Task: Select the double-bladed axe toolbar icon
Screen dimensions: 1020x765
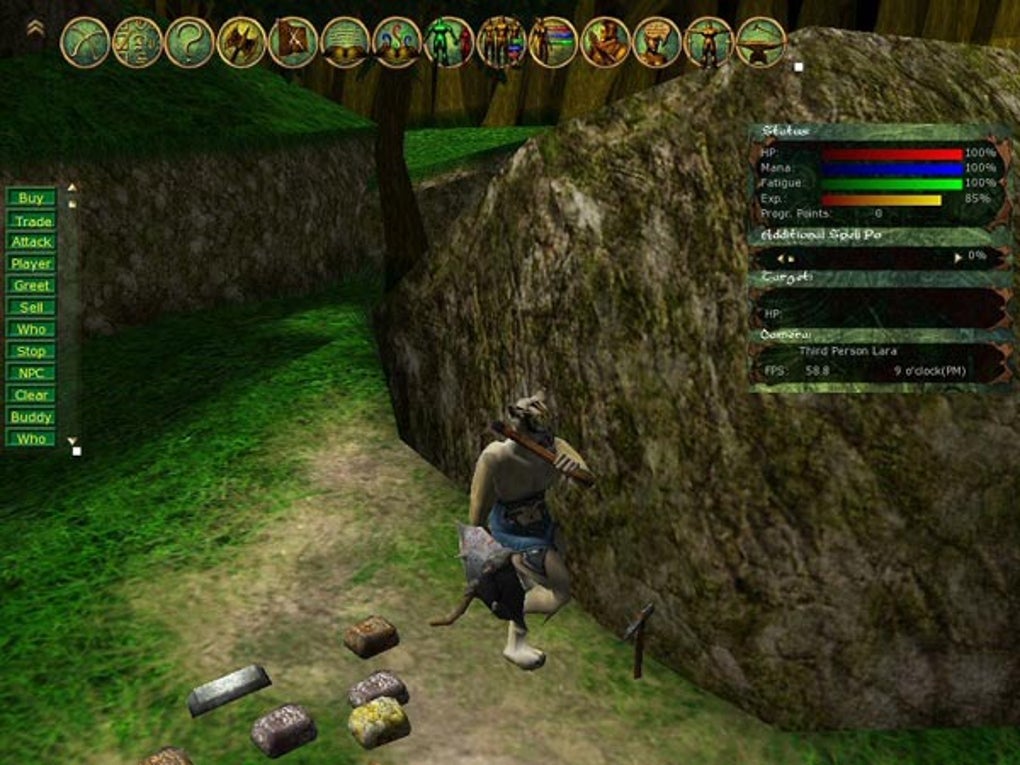Action: (x=241, y=43)
